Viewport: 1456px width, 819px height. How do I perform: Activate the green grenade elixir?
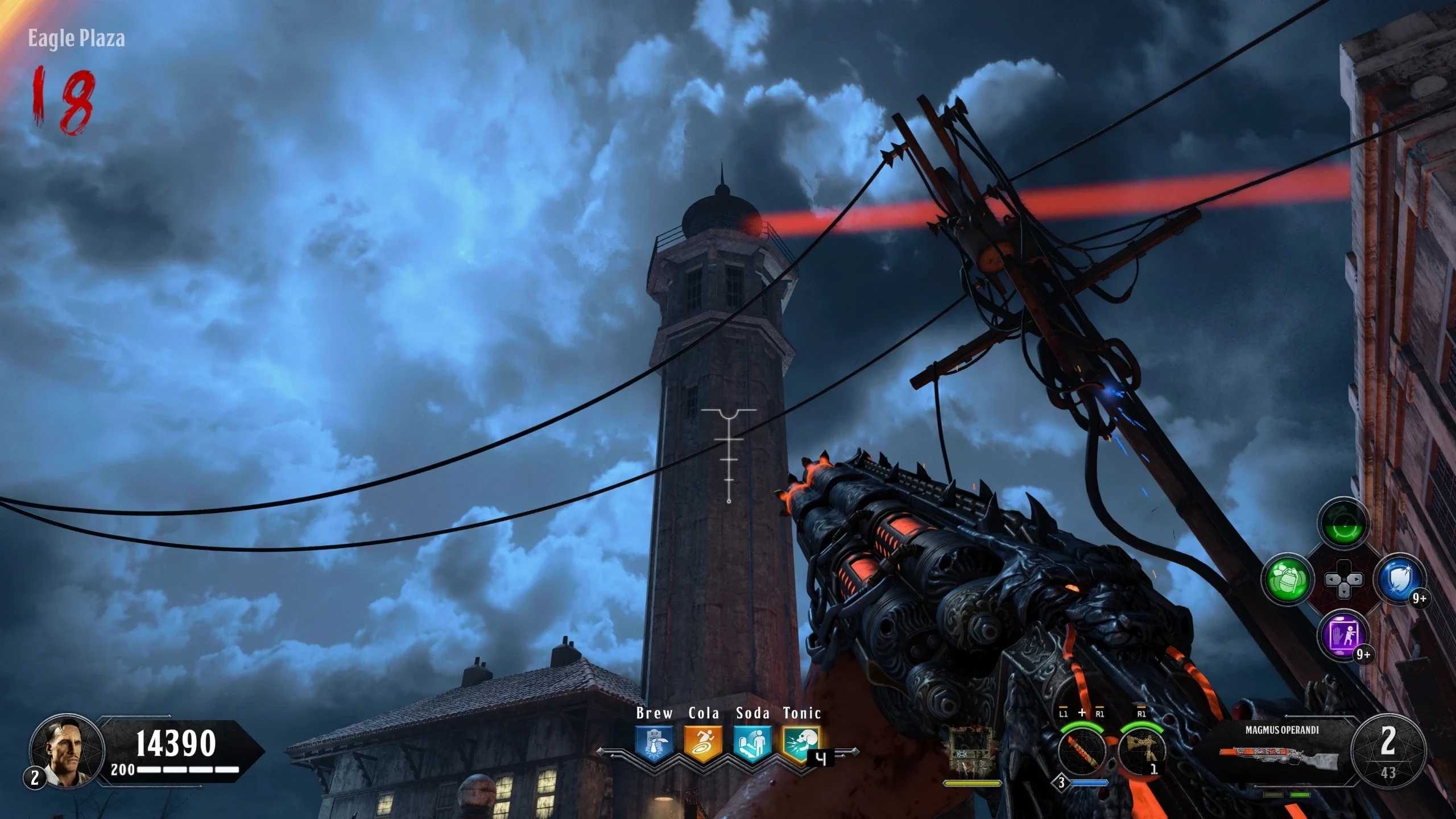1288,580
